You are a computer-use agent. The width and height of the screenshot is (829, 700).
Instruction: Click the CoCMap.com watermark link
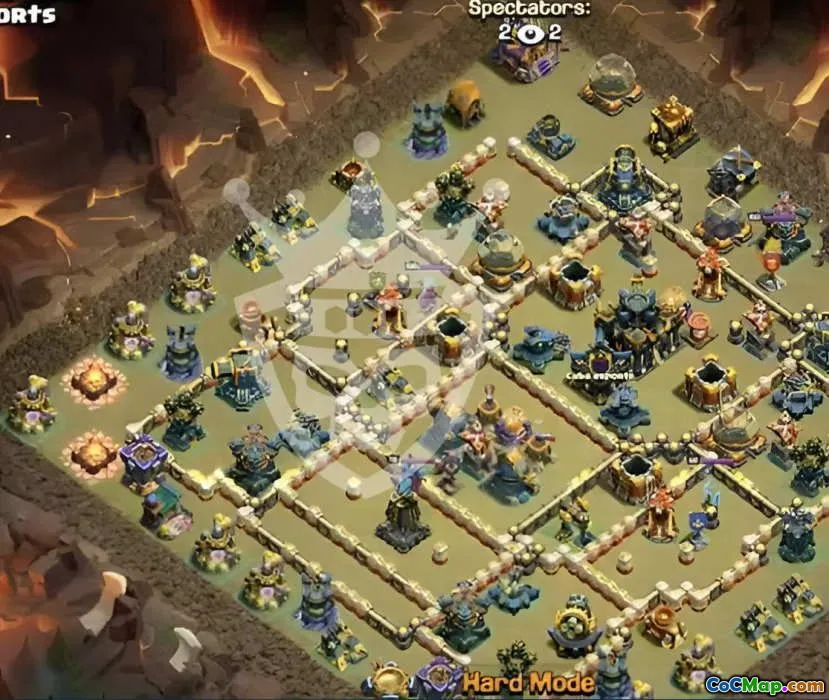pos(764,685)
